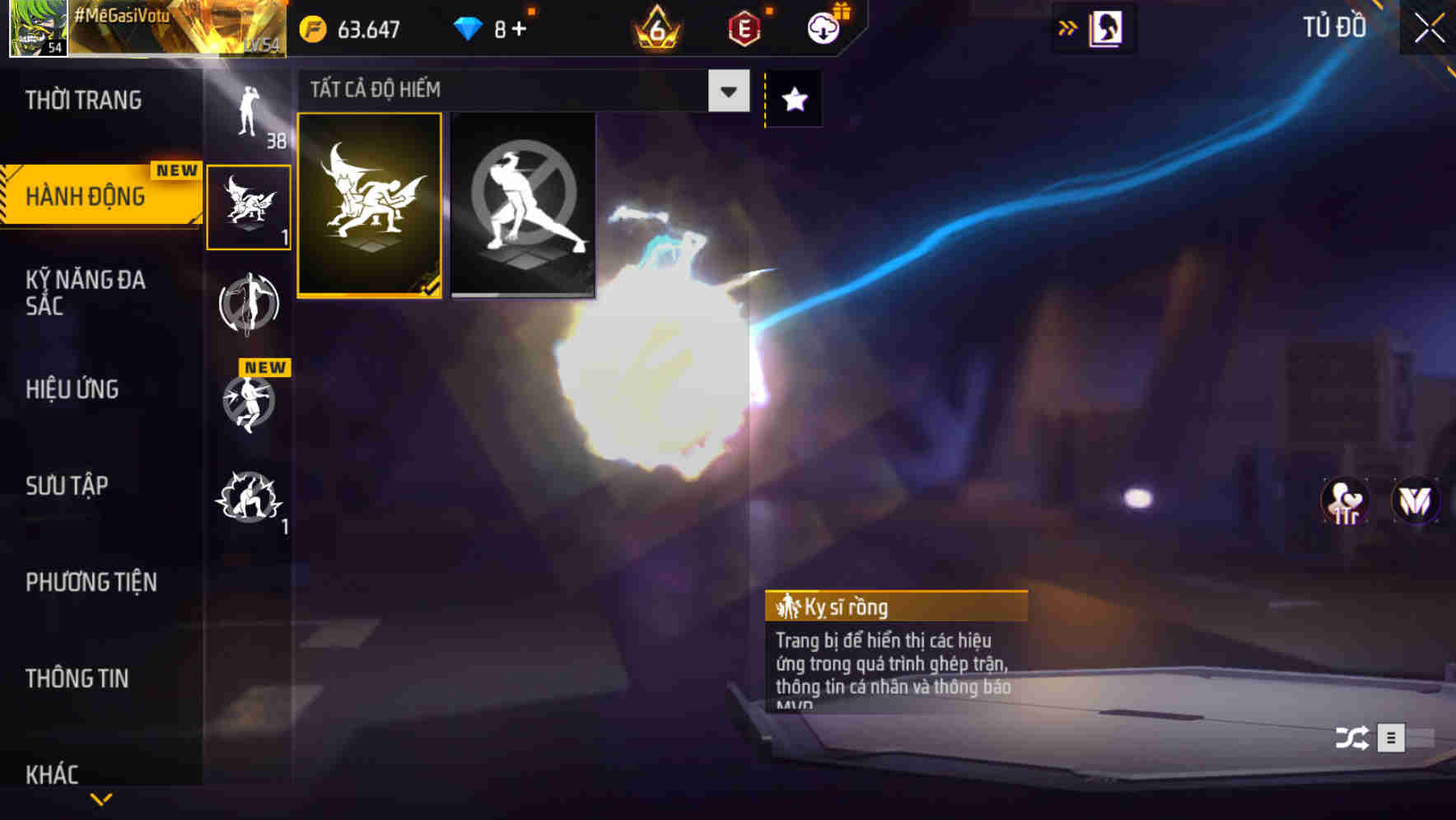1456x820 pixels.
Task: Click the diamond 8+ top-up button
Action: [490, 27]
